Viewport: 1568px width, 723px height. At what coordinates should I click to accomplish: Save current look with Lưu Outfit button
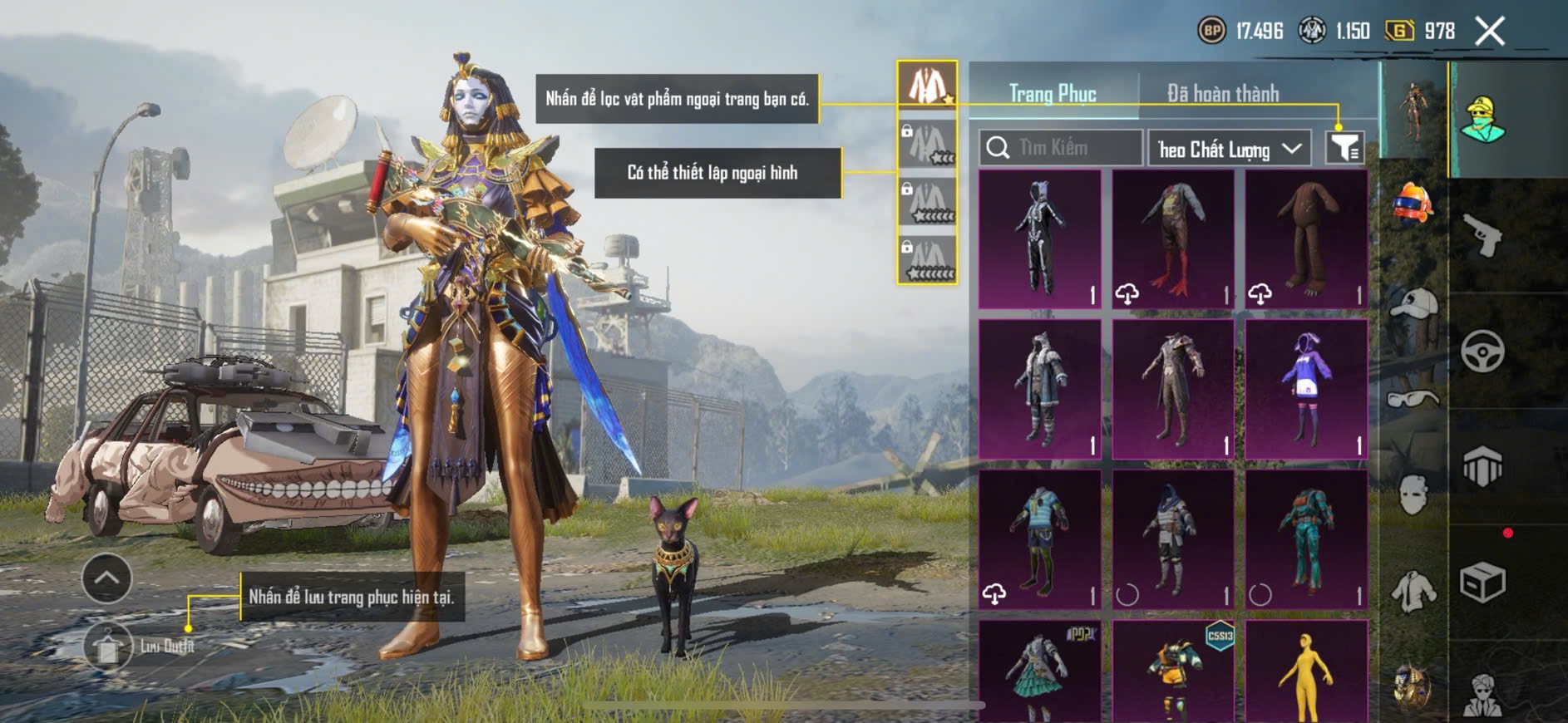[108, 646]
